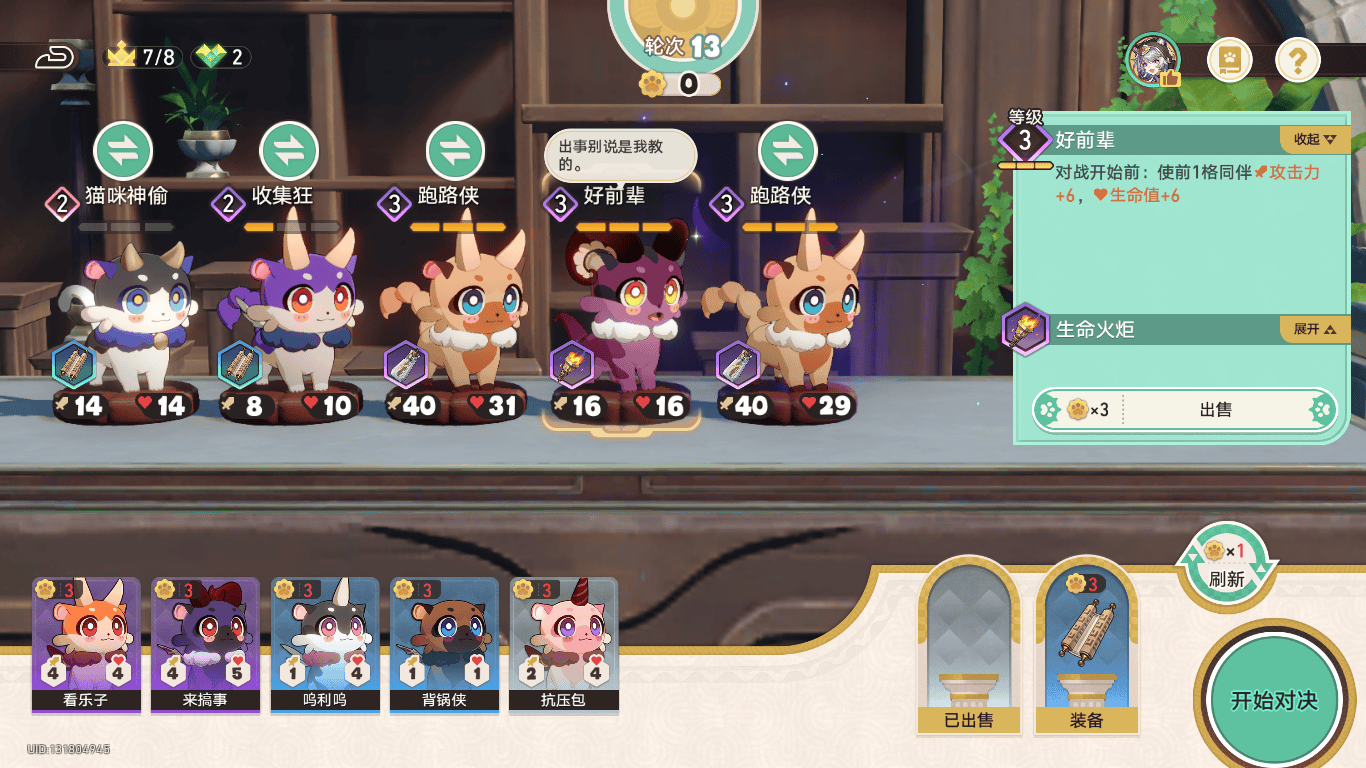Swap the 收集狂 unit position

289,151
